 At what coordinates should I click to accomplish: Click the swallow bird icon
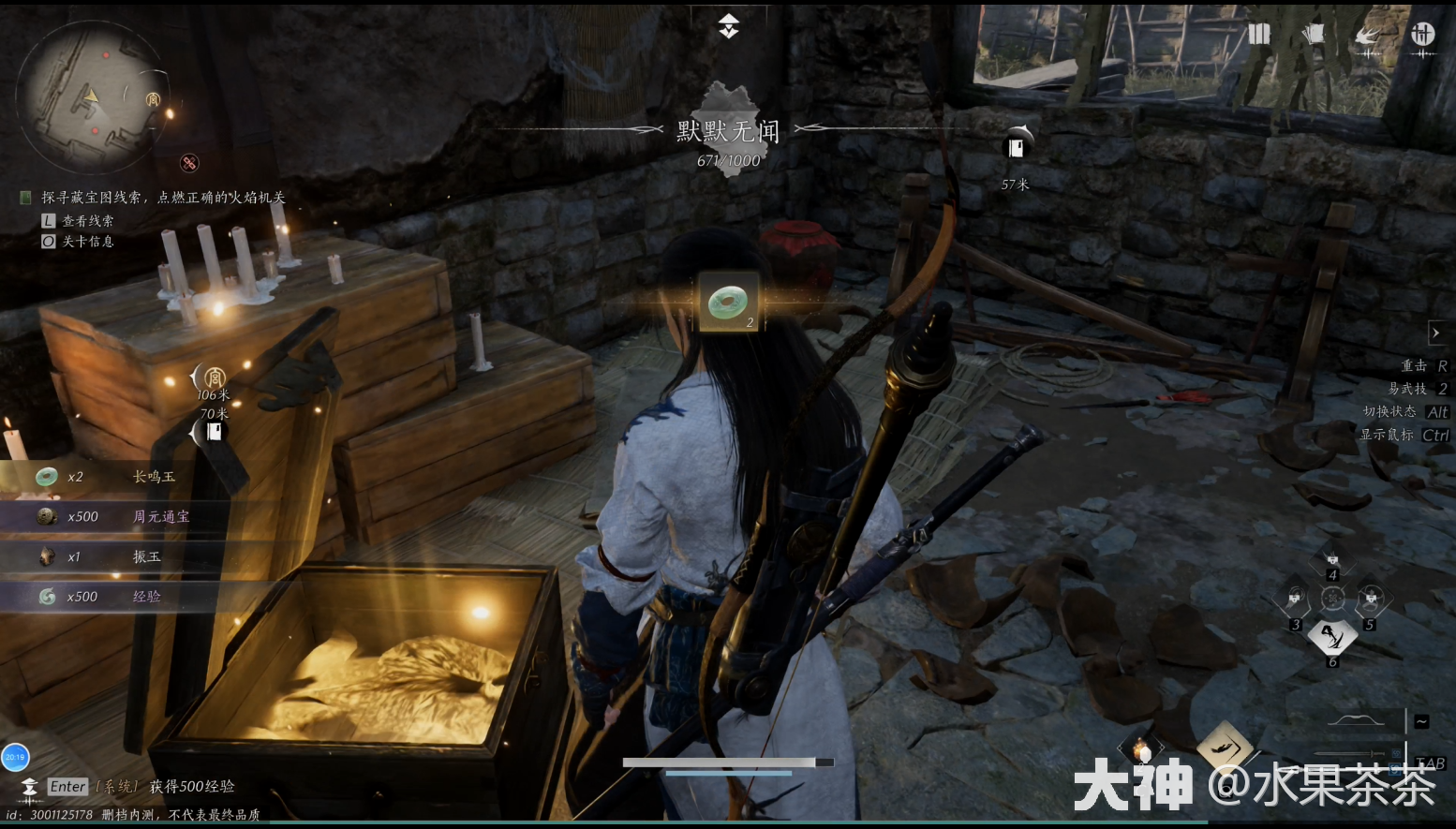[x=1367, y=37]
